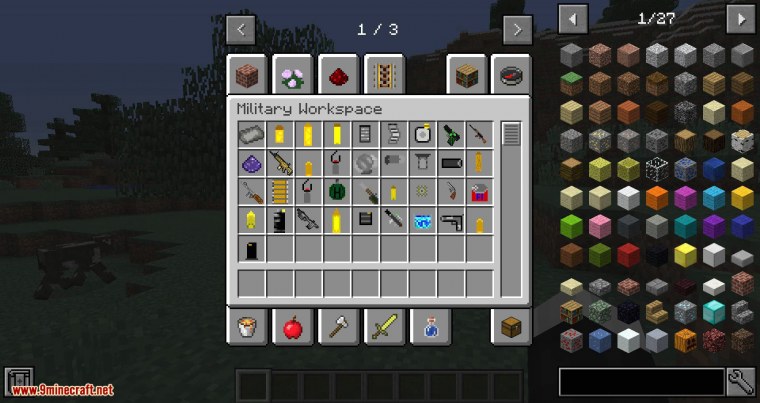This screenshot has width=760, height=403.
Task: Show the previous item list page
Action: [573, 18]
